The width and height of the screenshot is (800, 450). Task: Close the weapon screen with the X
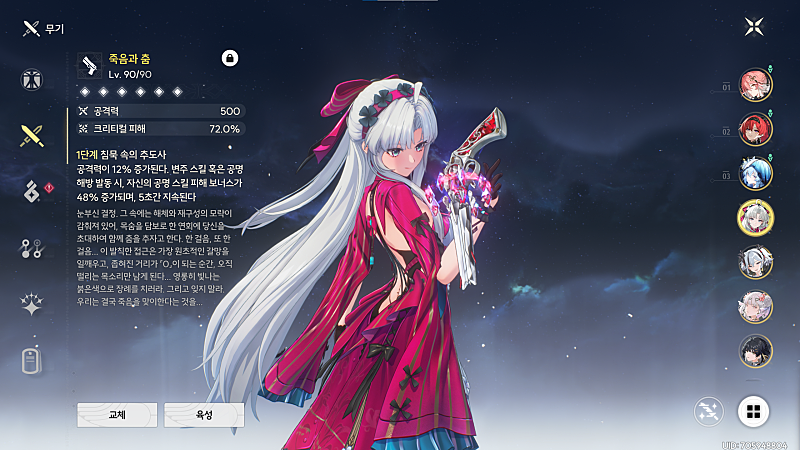[x=754, y=27]
